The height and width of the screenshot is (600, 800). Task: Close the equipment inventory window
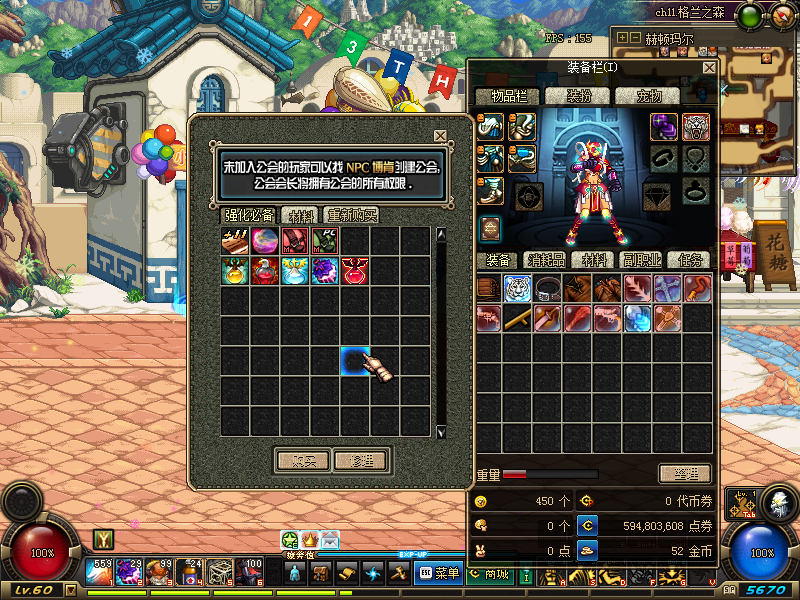[709, 67]
